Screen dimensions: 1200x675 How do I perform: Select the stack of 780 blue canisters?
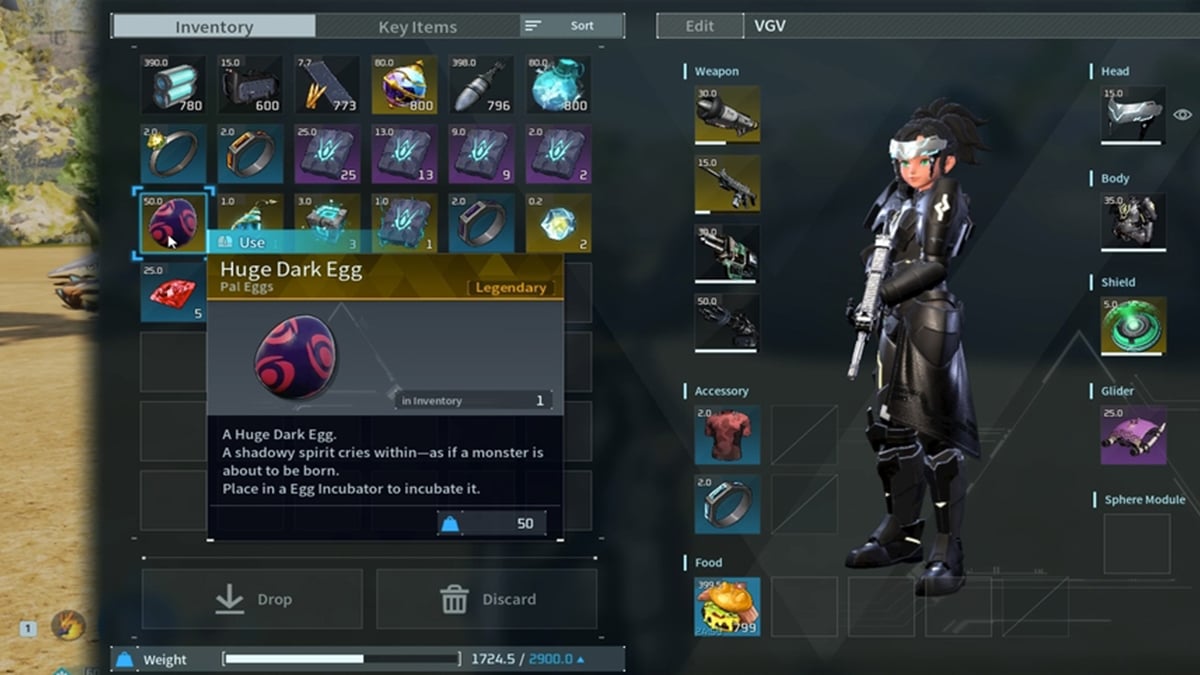coord(172,84)
